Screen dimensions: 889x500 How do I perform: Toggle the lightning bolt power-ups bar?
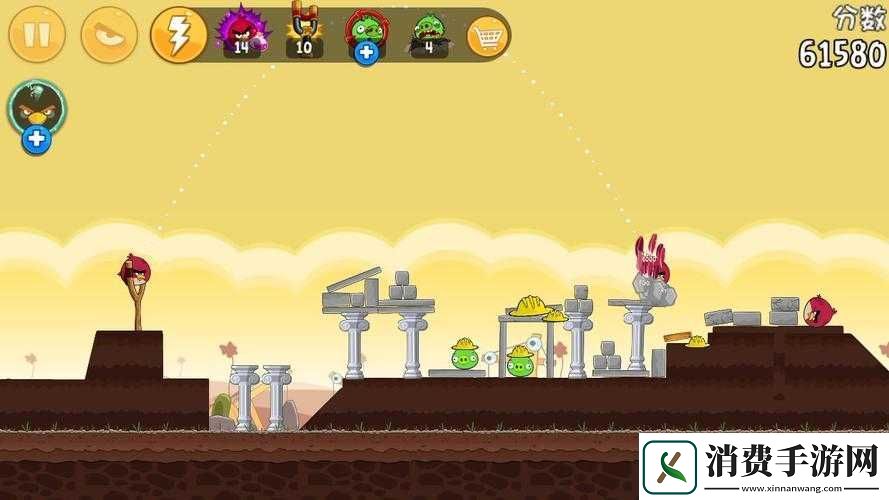pyautogui.click(x=178, y=35)
